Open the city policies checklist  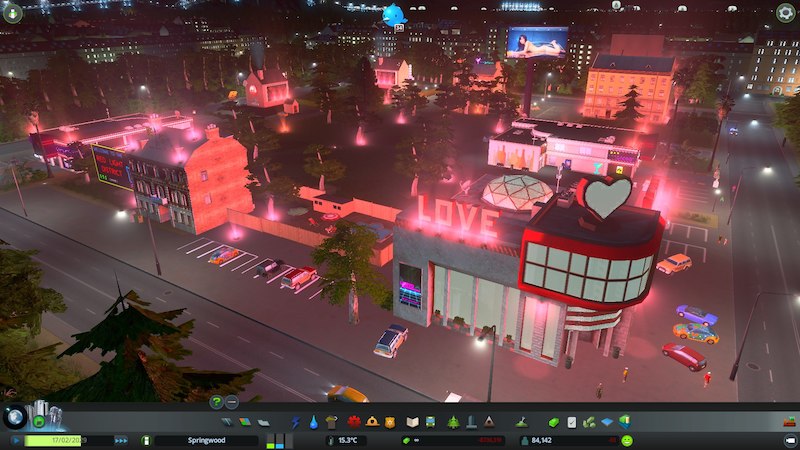point(572,423)
